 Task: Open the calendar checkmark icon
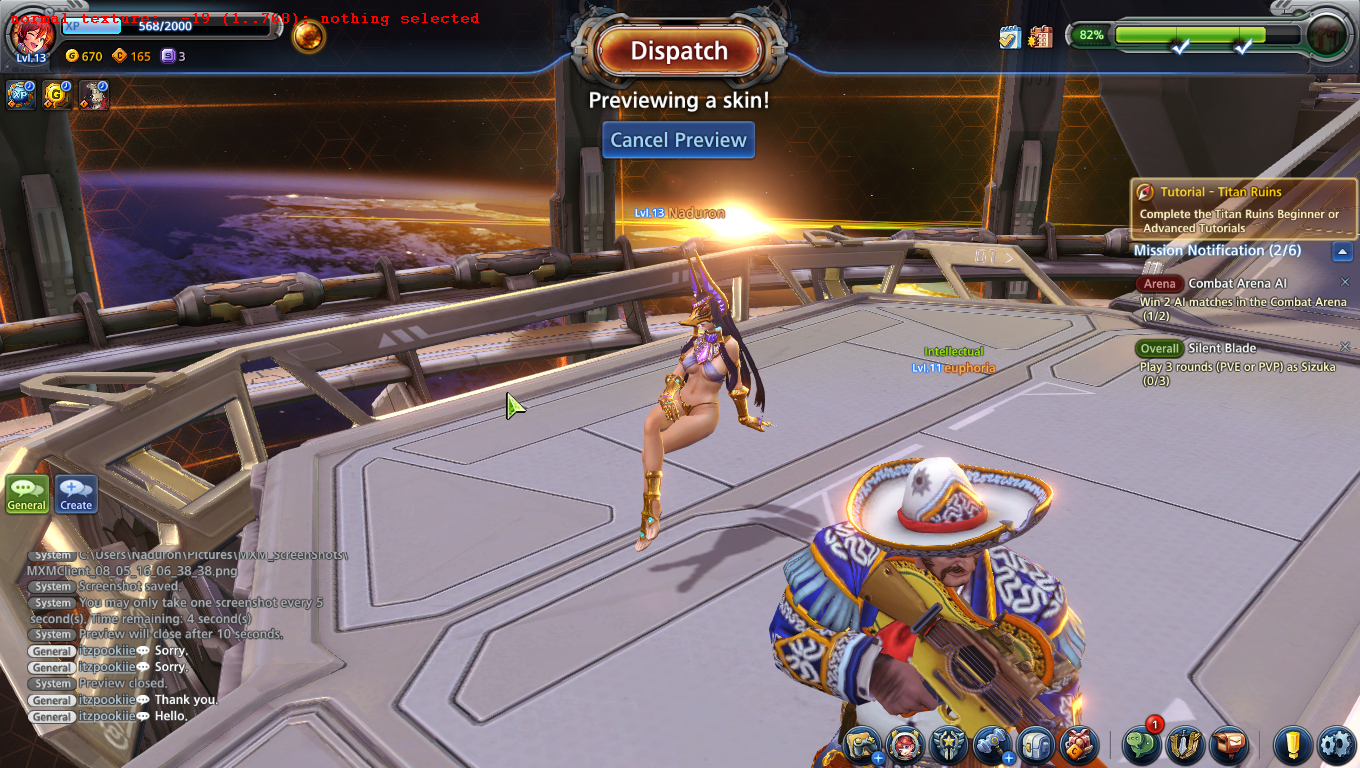click(x=1010, y=37)
